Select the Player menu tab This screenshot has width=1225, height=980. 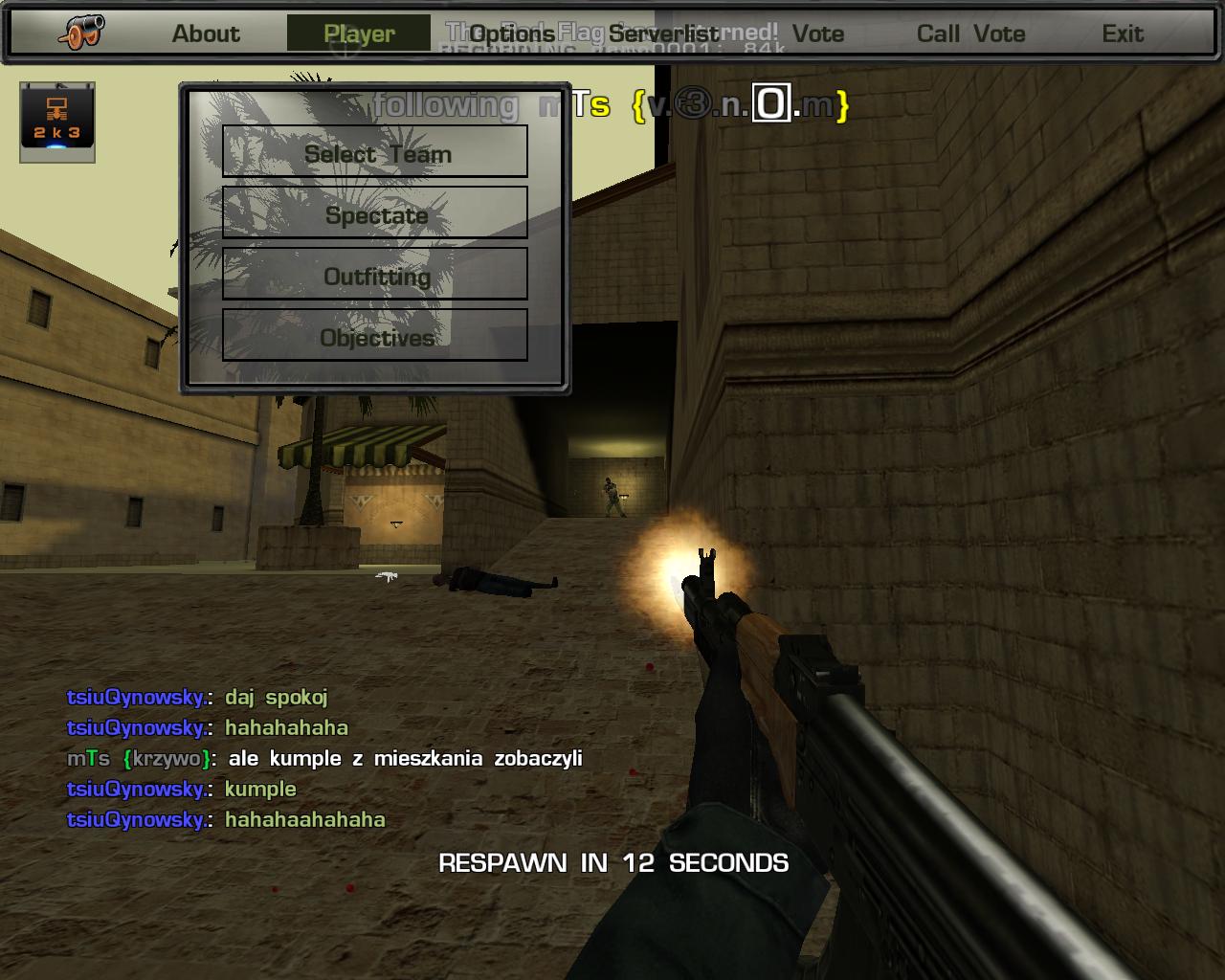(359, 33)
